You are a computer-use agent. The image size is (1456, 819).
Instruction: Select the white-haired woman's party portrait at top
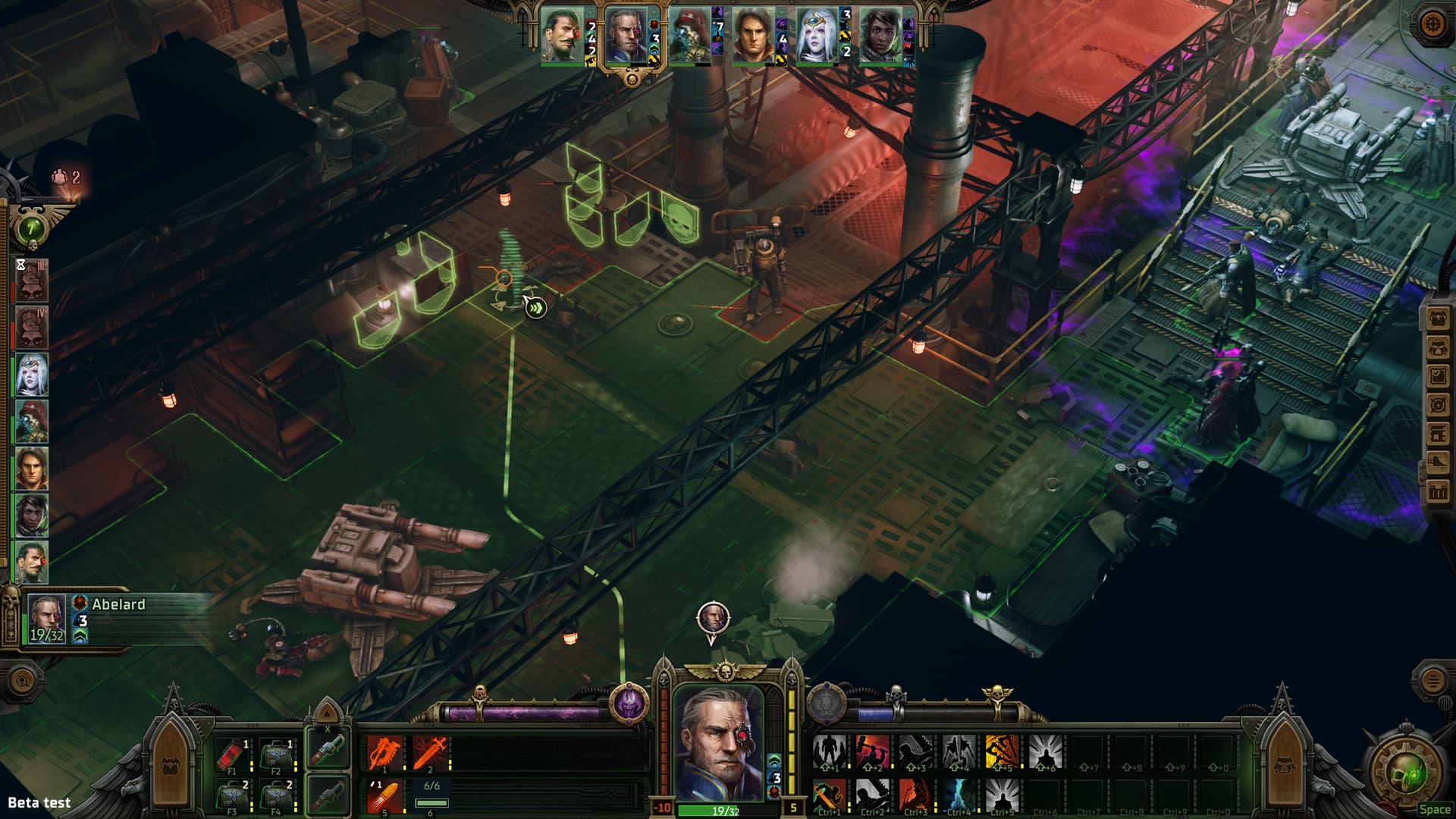point(817,36)
